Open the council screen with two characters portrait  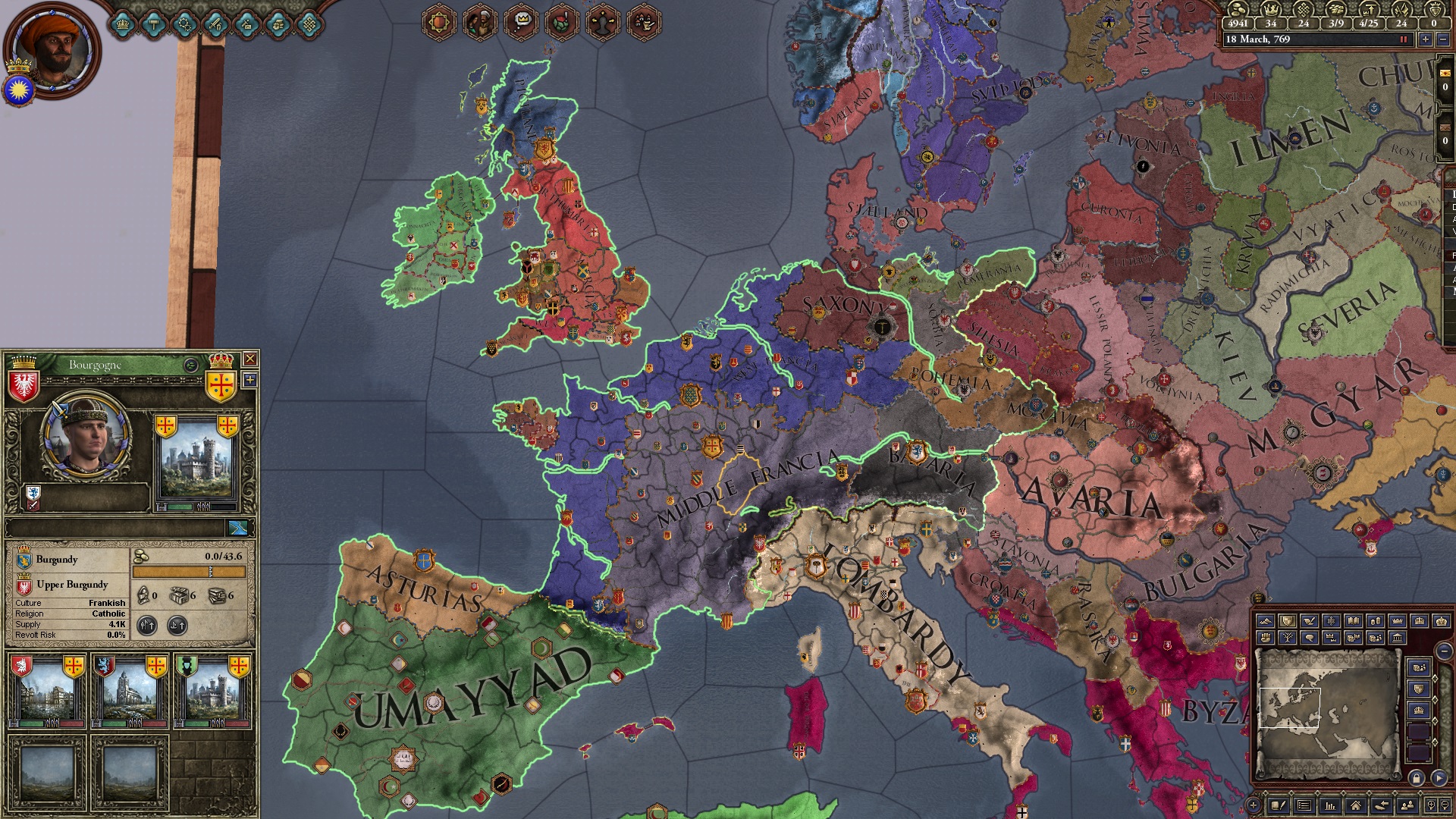pos(479,21)
